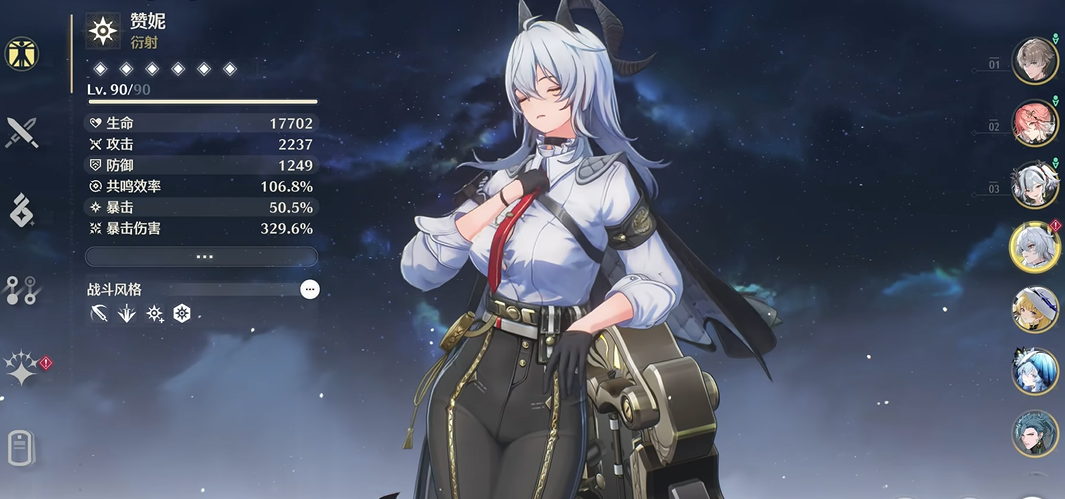Open the Echoes tab
Viewport: 1065px width, 499px height.
21,211
